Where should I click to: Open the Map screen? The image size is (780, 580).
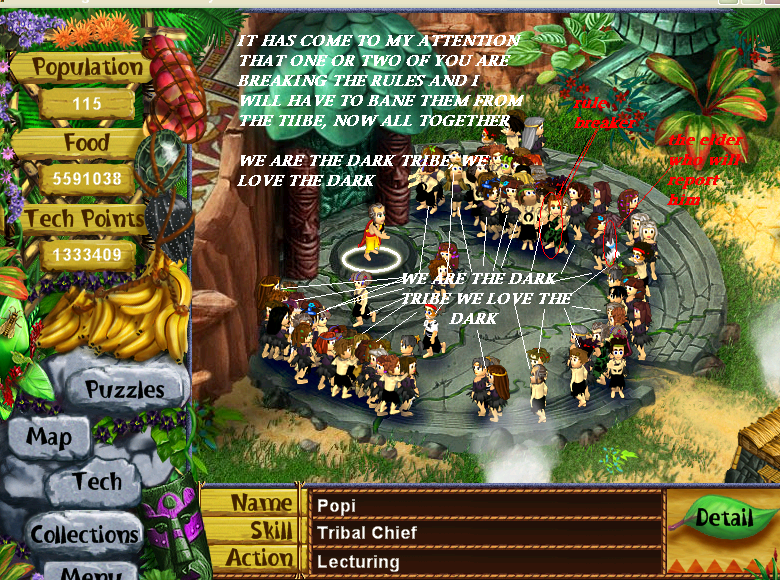[x=48, y=438]
